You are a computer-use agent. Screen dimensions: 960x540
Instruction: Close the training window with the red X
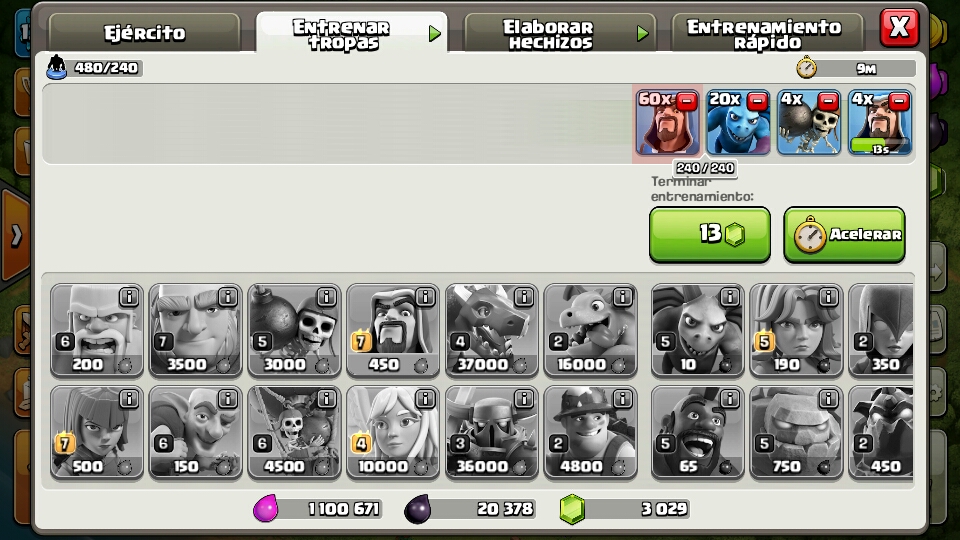pyautogui.click(x=899, y=27)
